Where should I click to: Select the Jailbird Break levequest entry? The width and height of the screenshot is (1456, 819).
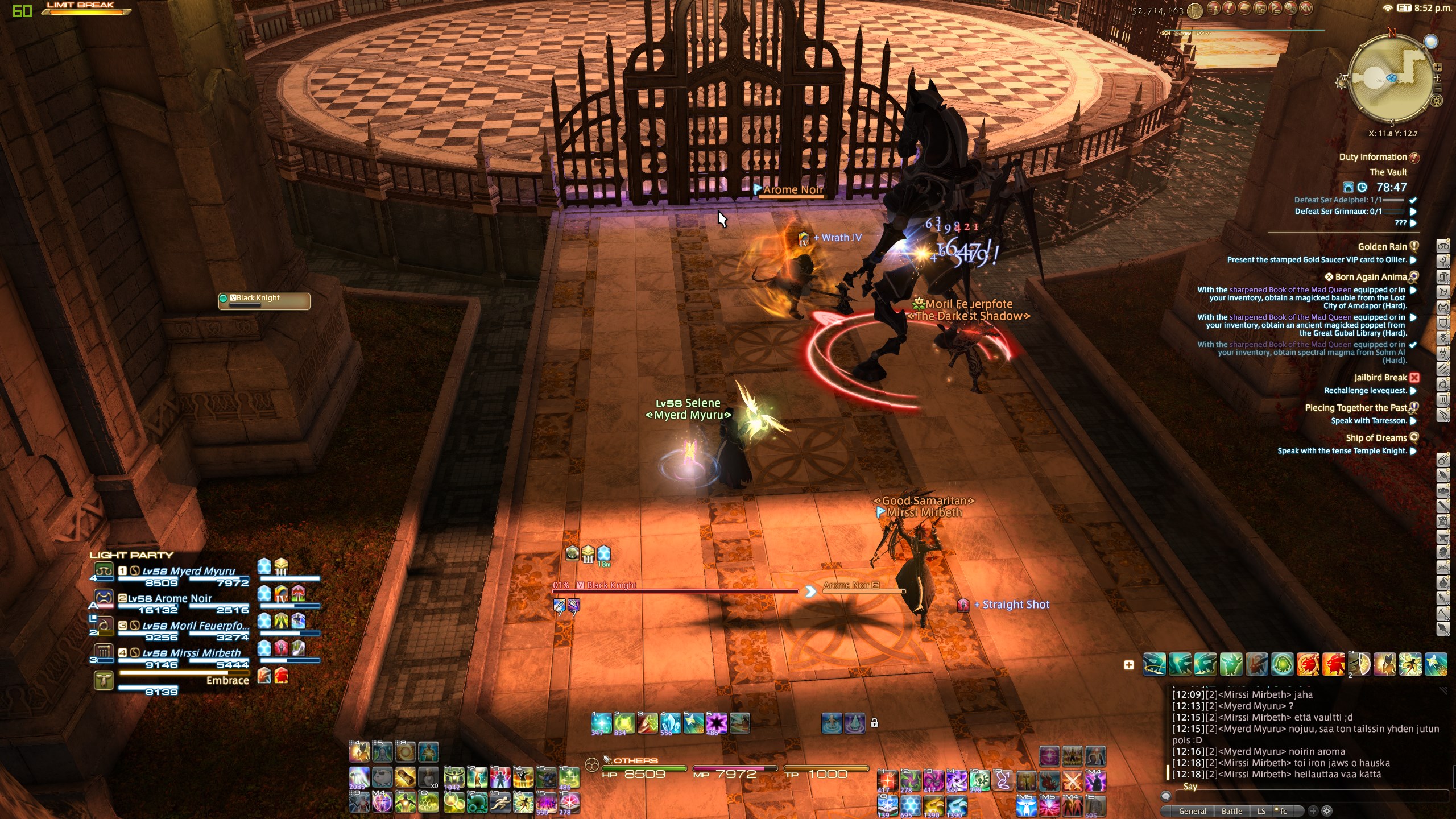pos(1380,378)
